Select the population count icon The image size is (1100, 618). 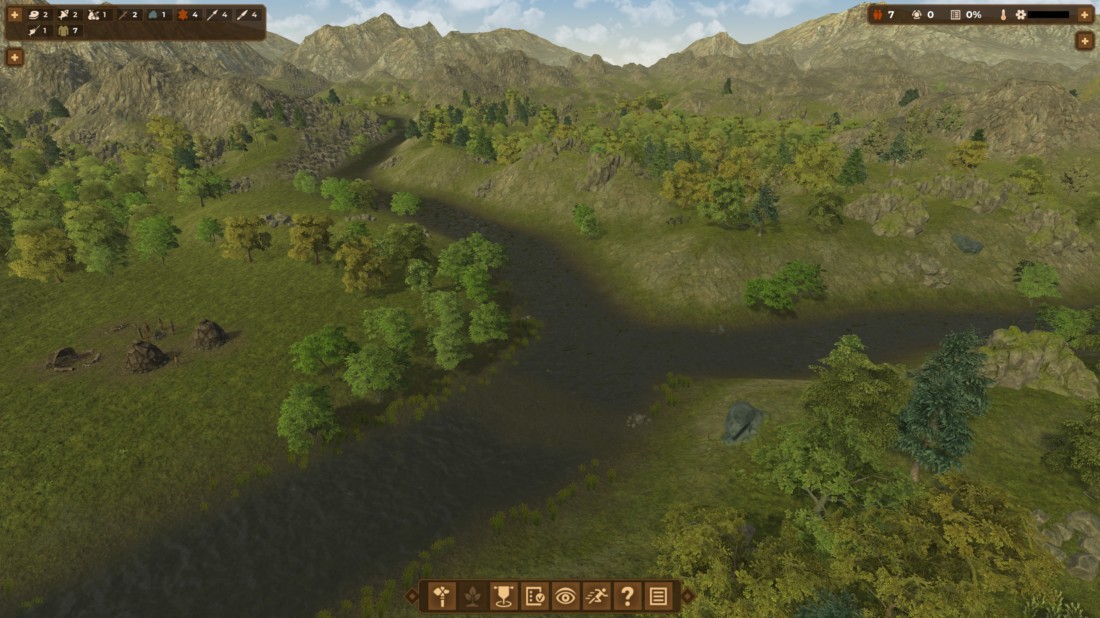click(x=878, y=15)
